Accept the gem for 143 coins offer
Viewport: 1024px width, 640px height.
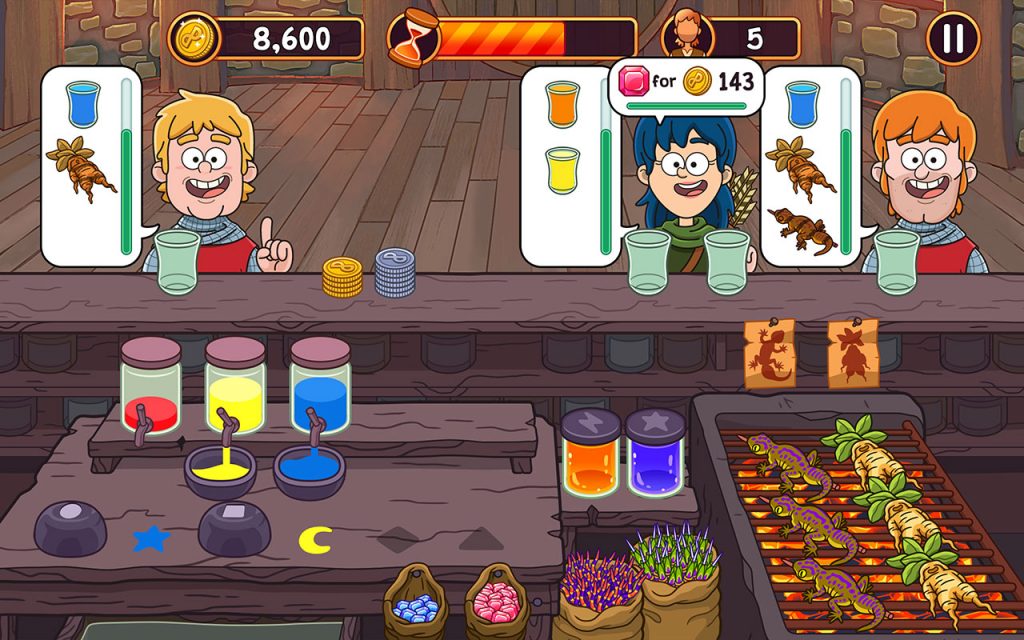(686, 82)
